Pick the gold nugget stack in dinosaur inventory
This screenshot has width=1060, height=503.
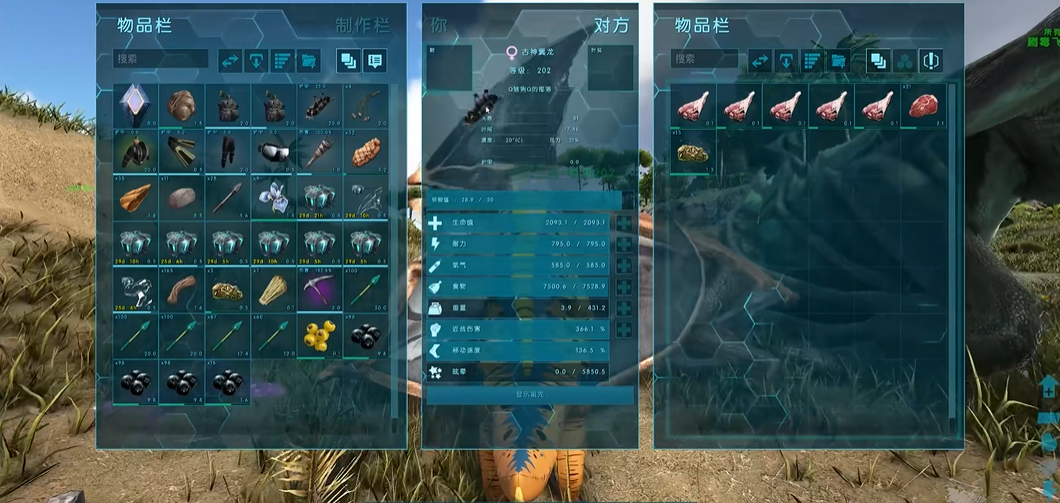coord(693,152)
